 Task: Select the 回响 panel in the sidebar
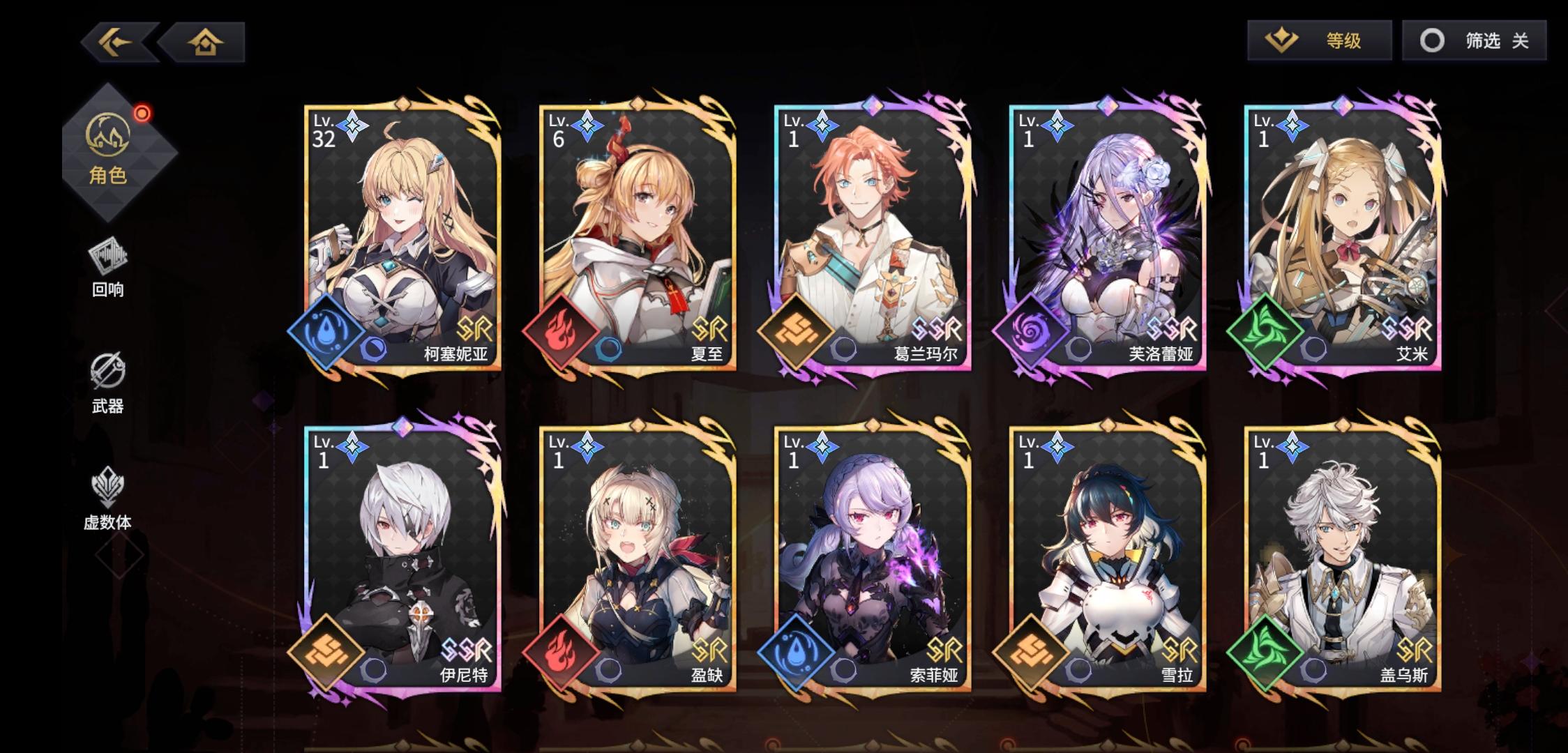(107, 268)
